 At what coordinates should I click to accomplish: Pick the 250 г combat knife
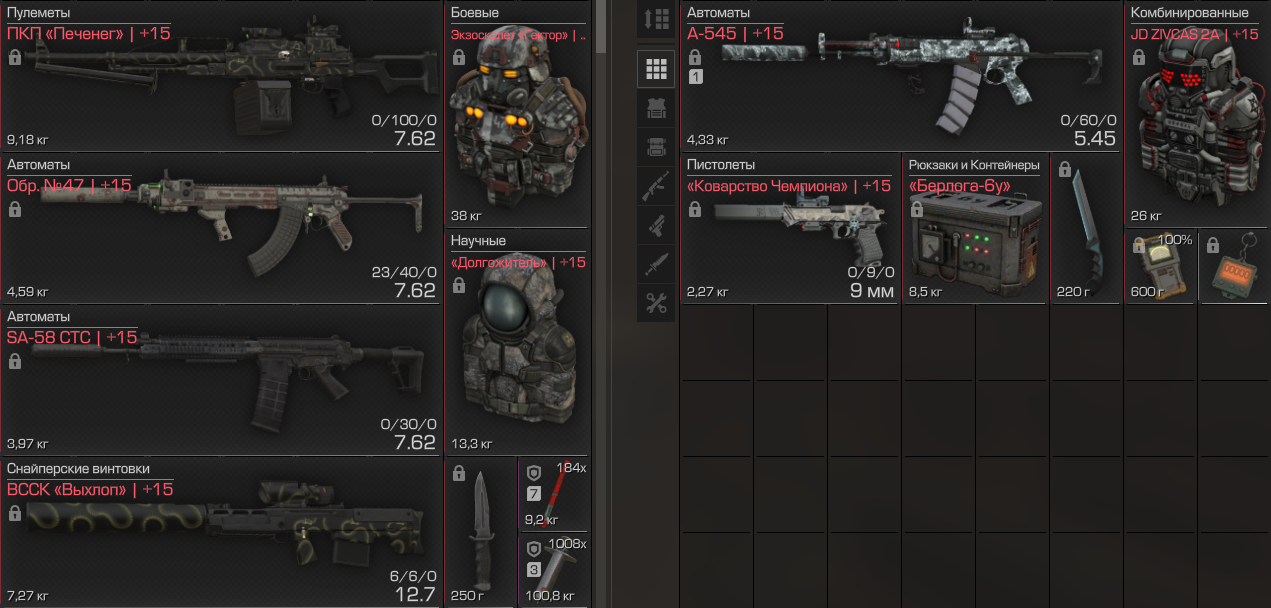[x=480, y=532]
